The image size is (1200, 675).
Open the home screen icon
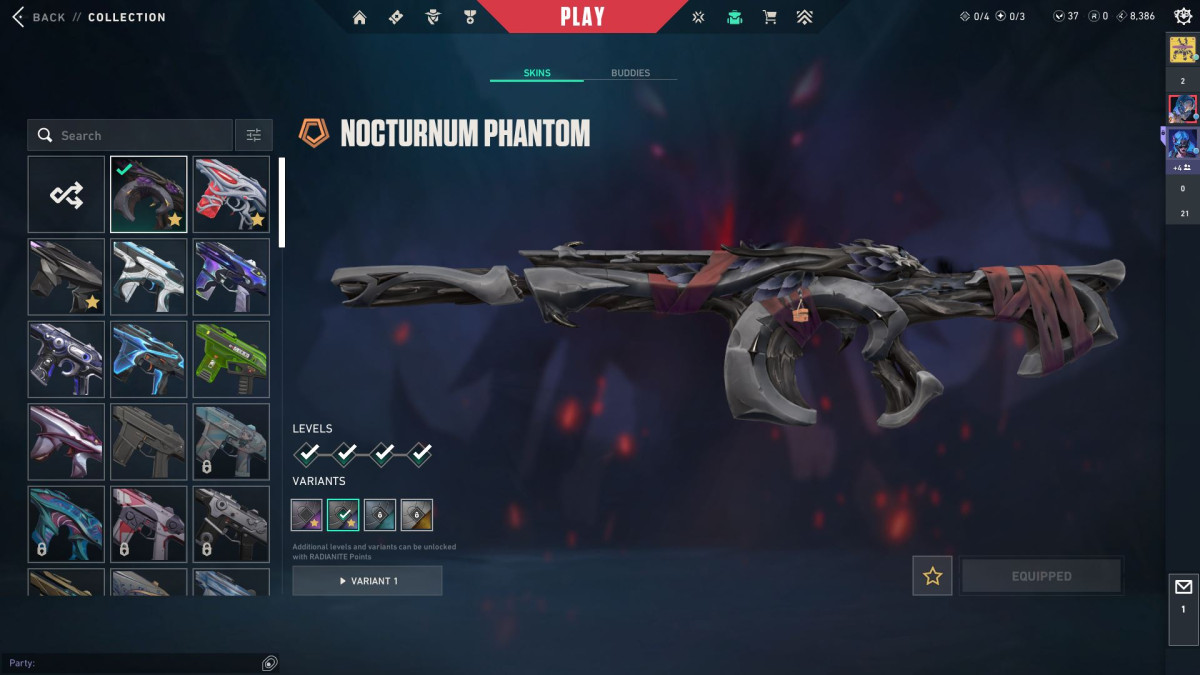[x=360, y=17]
